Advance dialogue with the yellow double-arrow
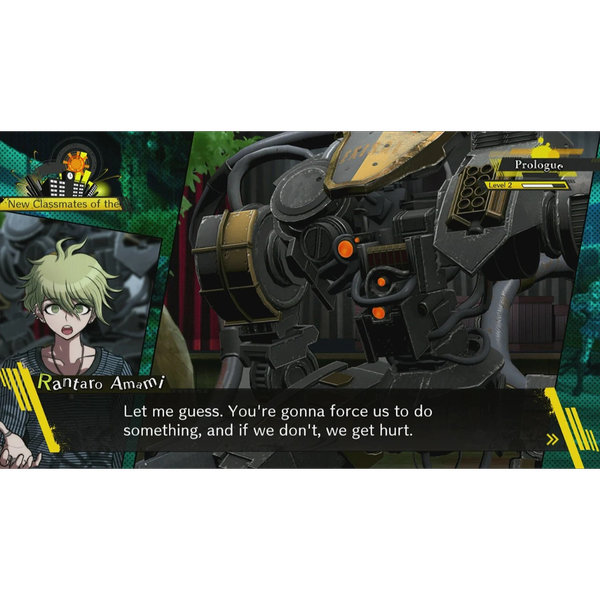Viewport: 600px width, 600px height. tap(551, 438)
